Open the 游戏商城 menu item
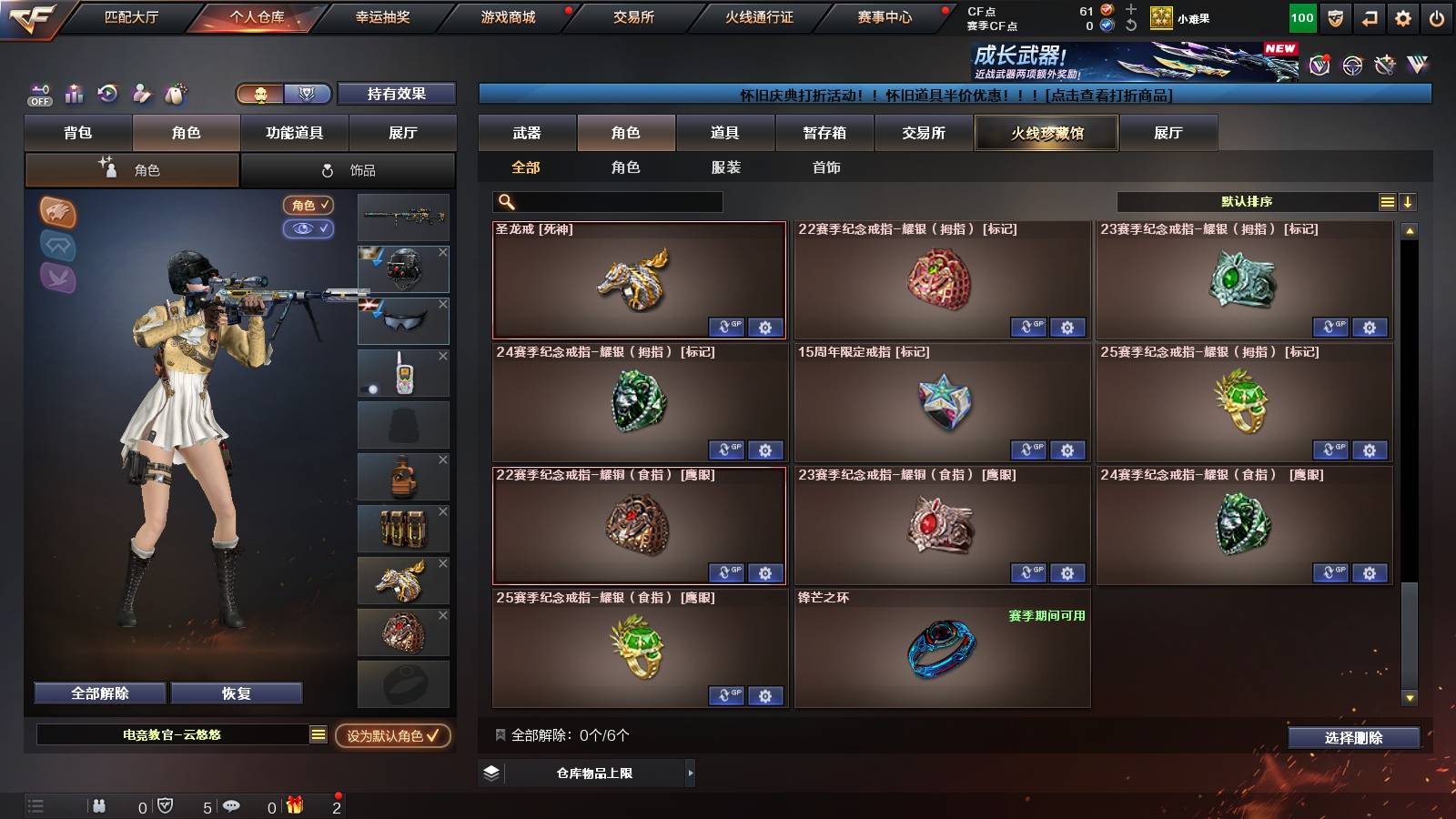The width and height of the screenshot is (1456, 819). tap(506, 15)
